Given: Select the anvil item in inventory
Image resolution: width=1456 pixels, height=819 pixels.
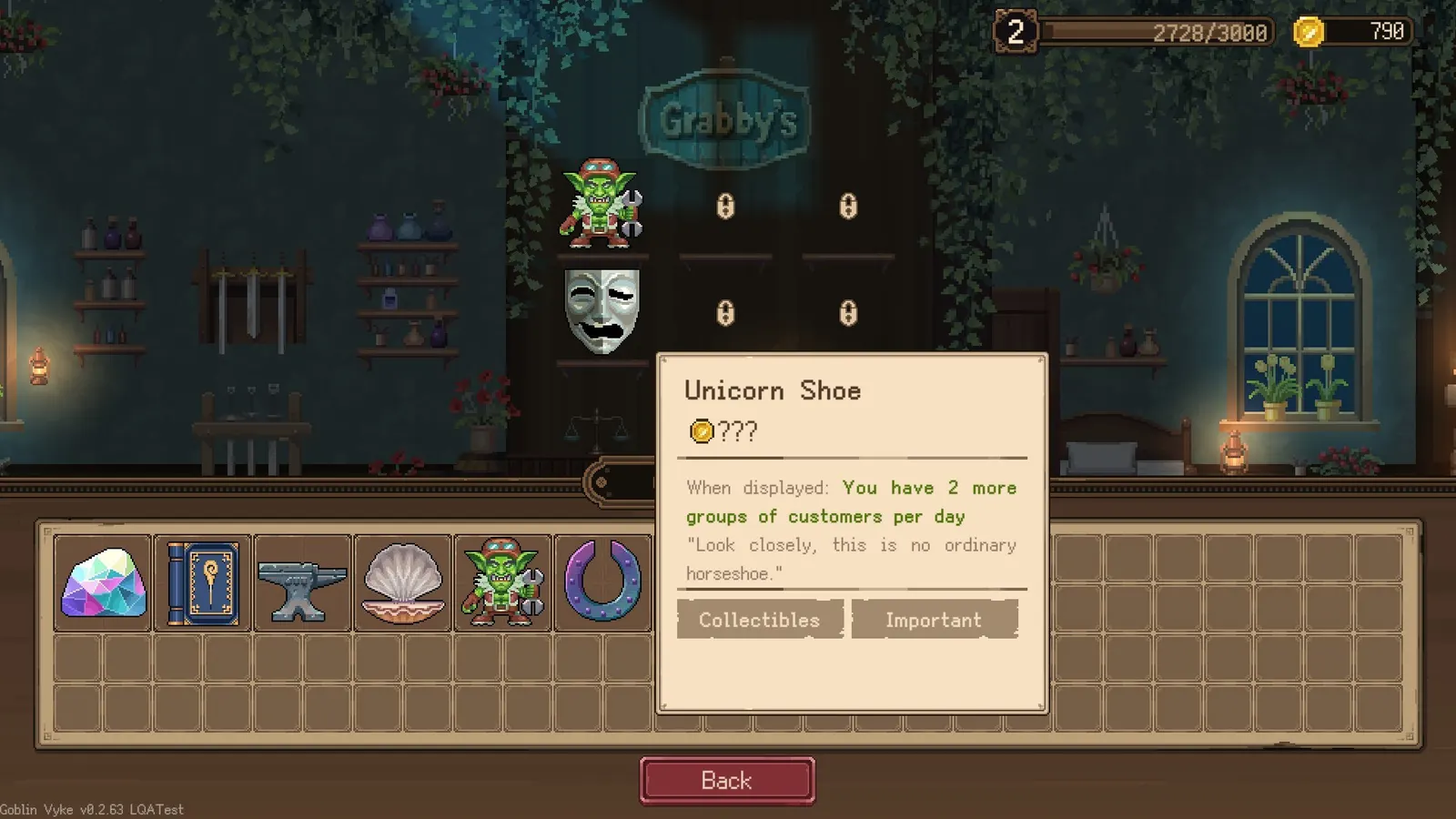Looking at the screenshot, I should [x=302, y=582].
